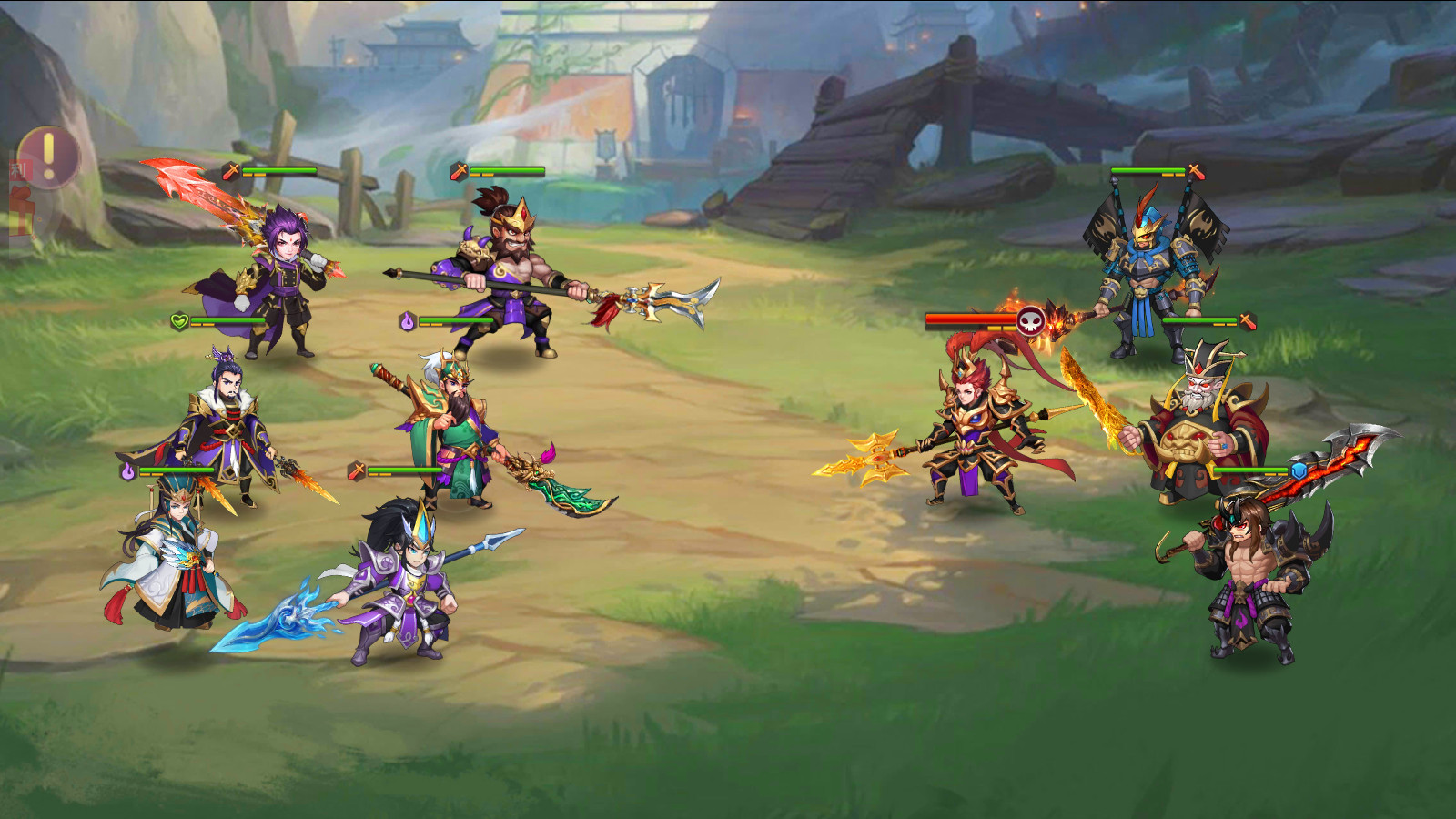1456x819 pixels.
Task: Tap the skull icon on the red health bar
Action: (1030, 319)
